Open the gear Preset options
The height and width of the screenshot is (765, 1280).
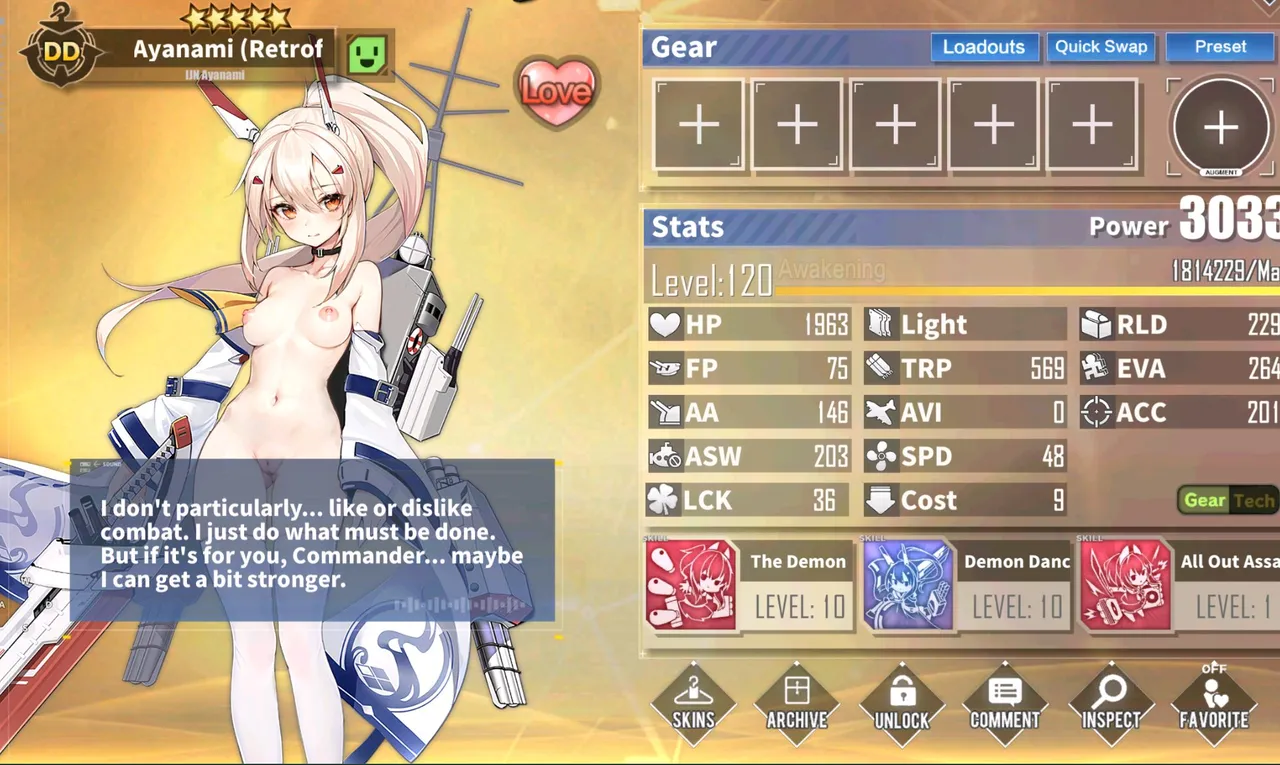tap(1220, 47)
